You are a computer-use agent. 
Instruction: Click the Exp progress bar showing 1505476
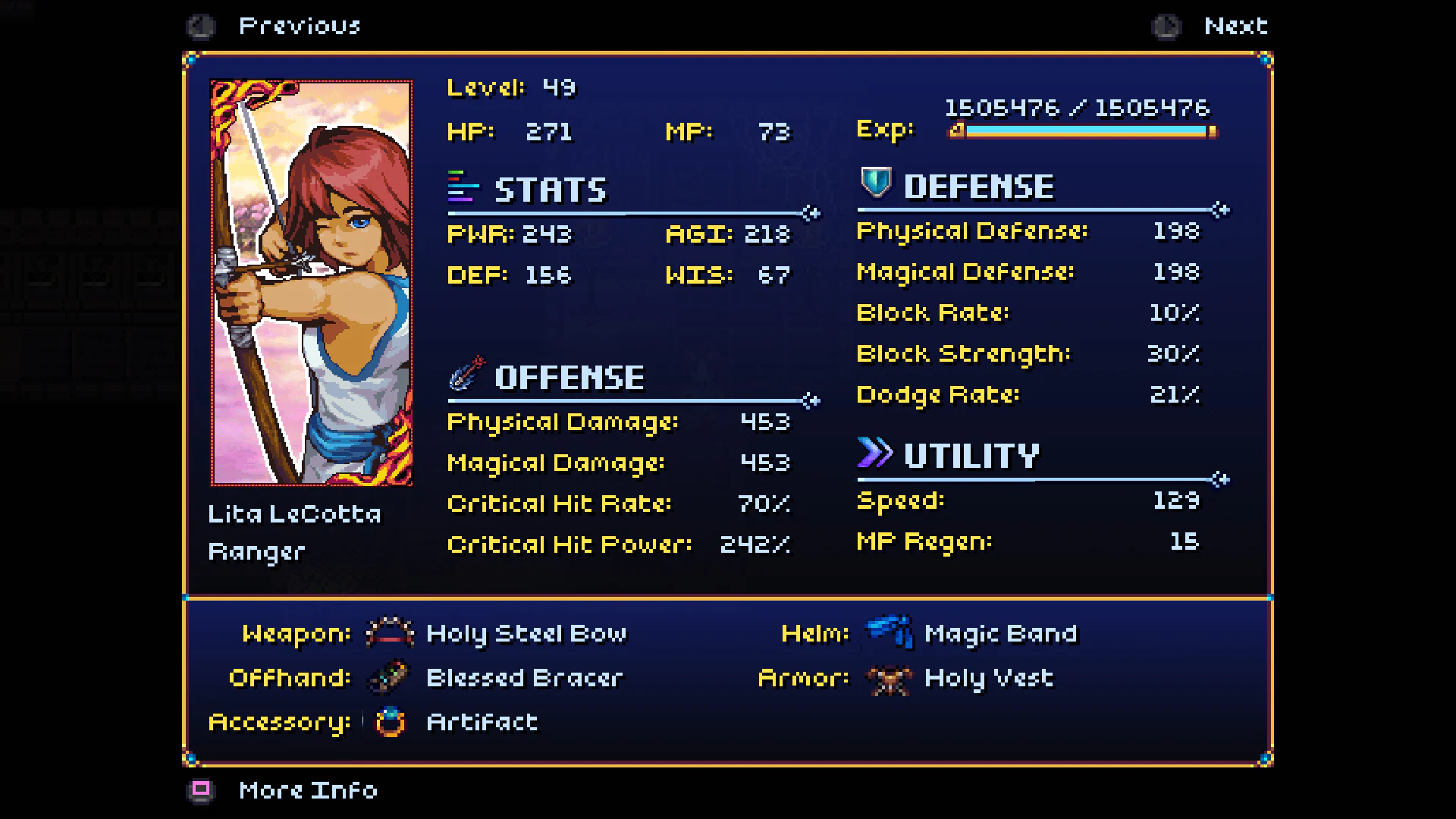click(x=1084, y=130)
